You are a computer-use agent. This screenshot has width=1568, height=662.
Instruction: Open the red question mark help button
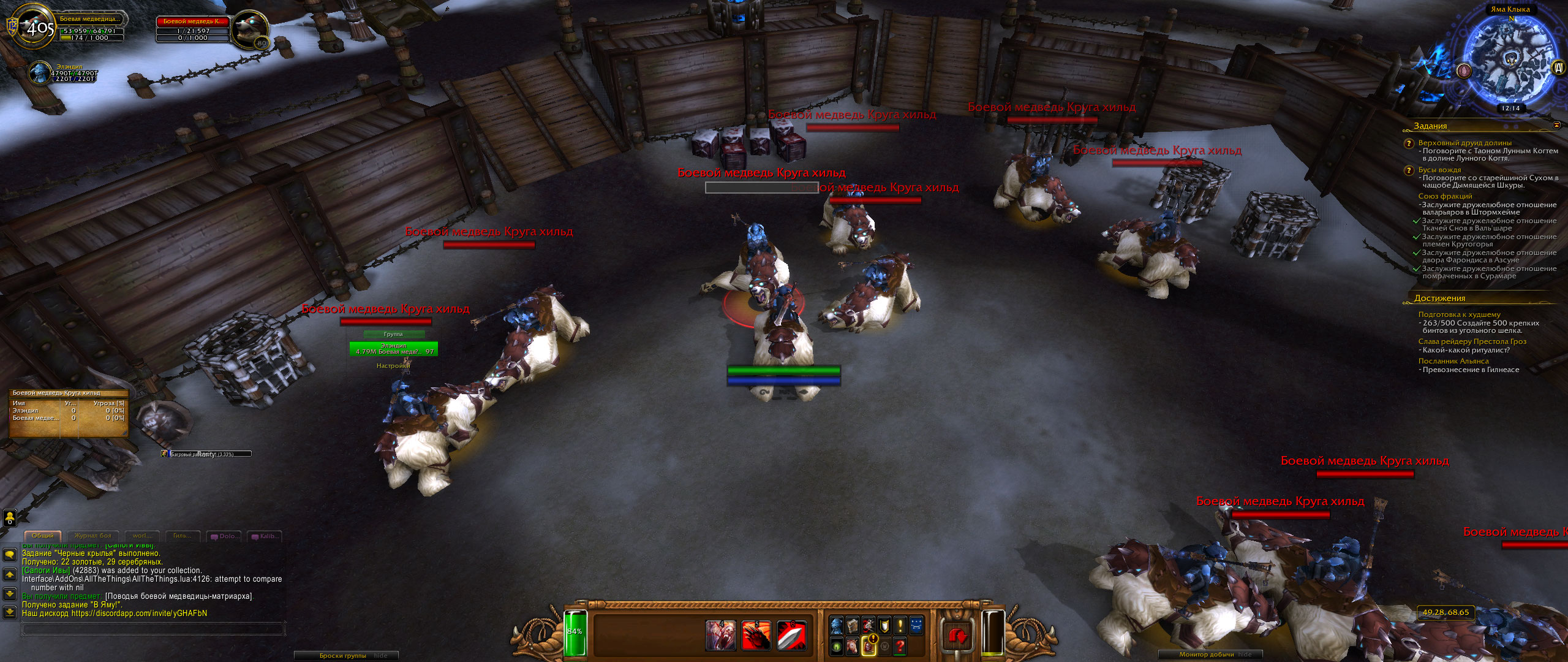click(900, 645)
